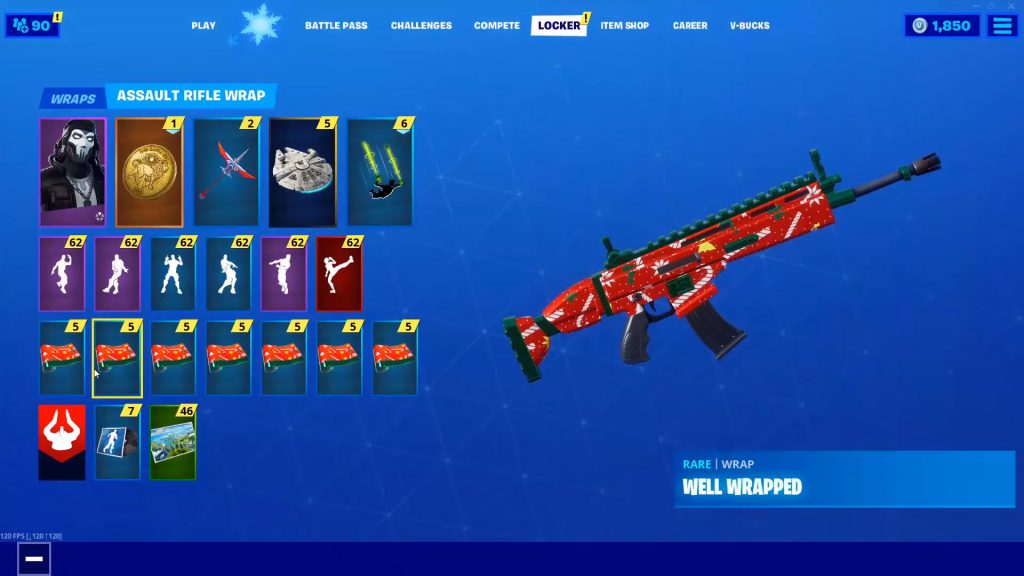The width and height of the screenshot is (1024, 576).
Task: Choose the red bull banner slot
Action: coord(61,442)
